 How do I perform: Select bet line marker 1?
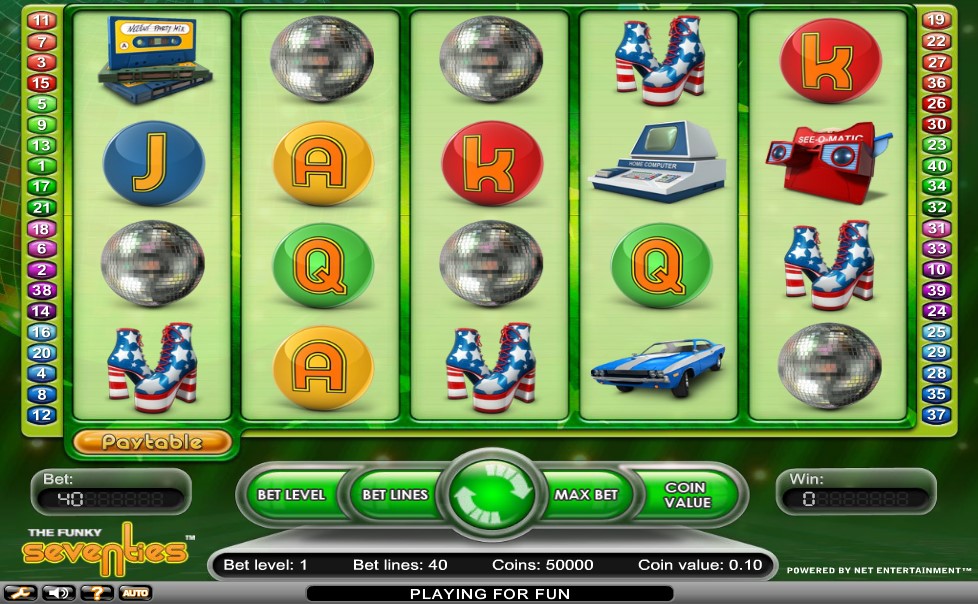(42, 166)
